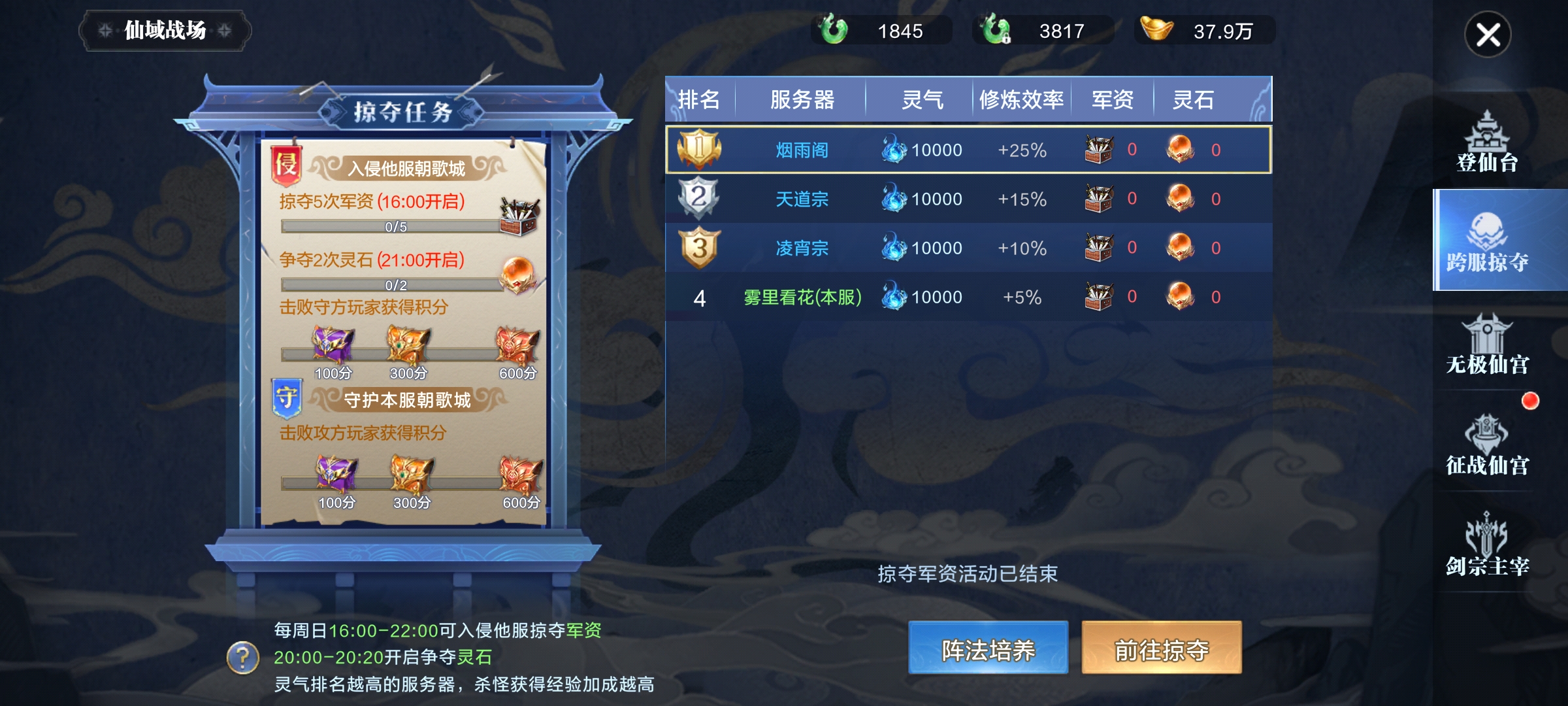
Task: Open the 剑宗主宰 tab
Action: [1487, 545]
